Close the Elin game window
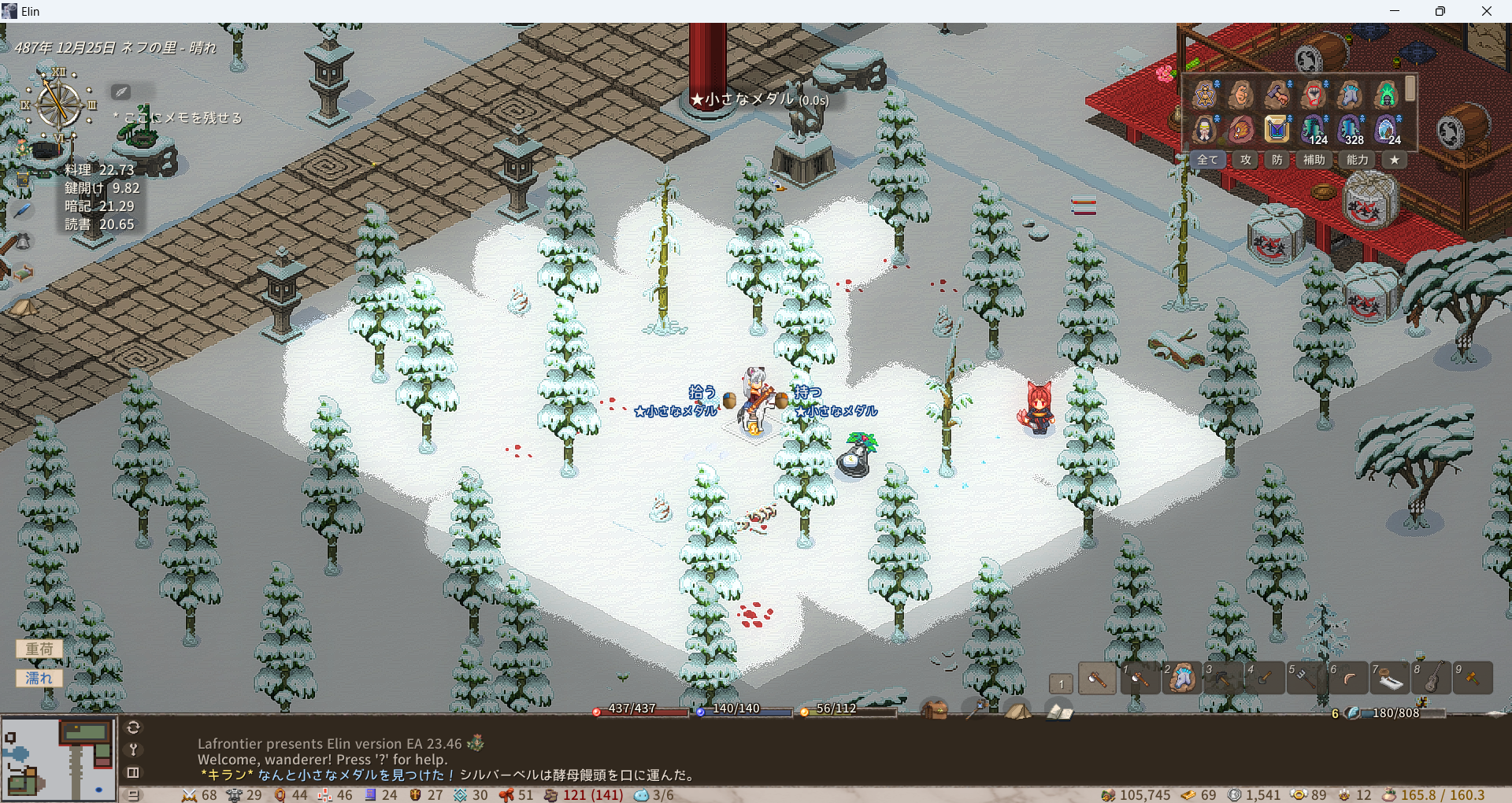 pyautogui.click(x=1486, y=11)
